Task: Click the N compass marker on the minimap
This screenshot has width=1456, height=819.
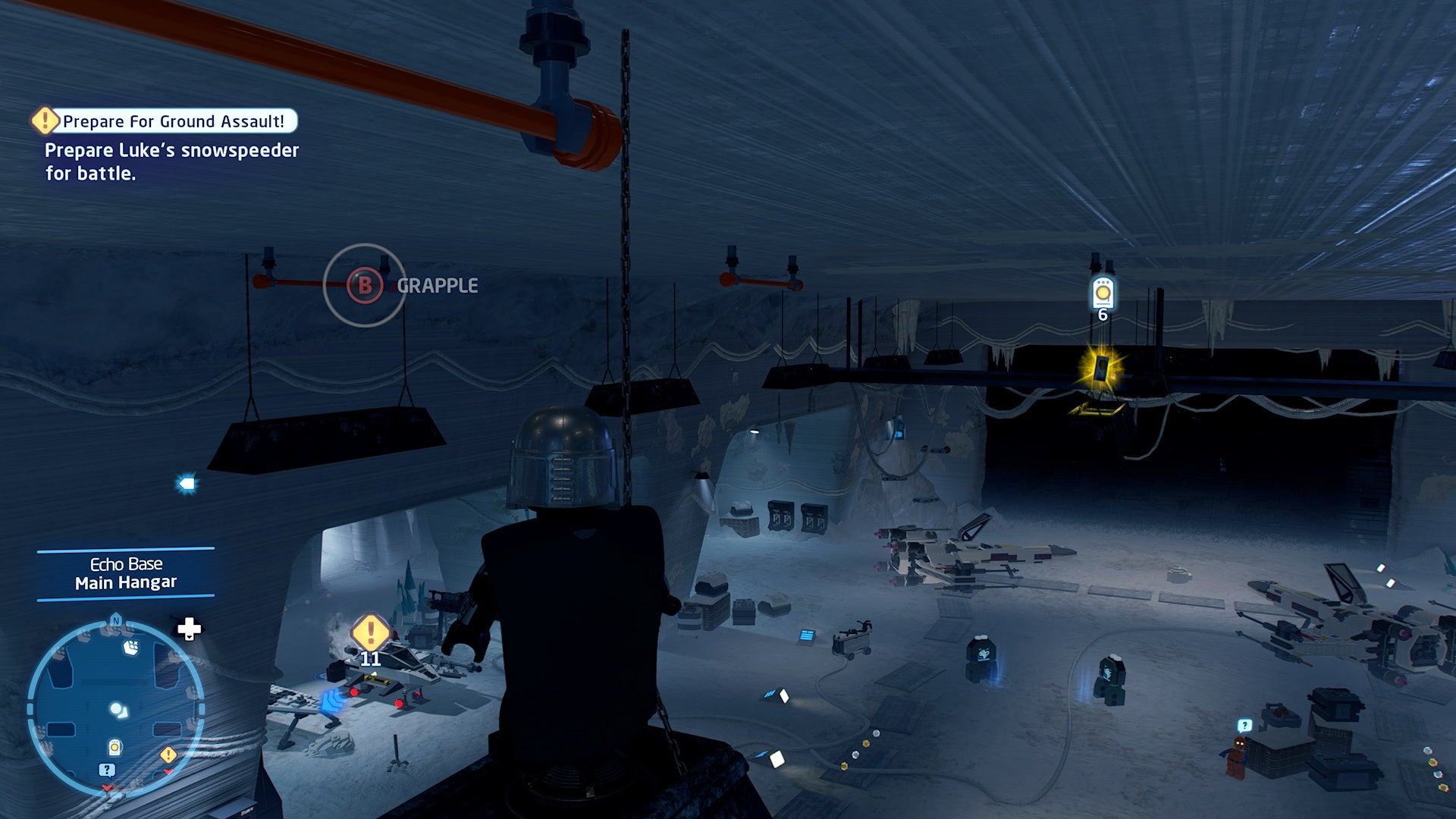Action: (x=117, y=621)
